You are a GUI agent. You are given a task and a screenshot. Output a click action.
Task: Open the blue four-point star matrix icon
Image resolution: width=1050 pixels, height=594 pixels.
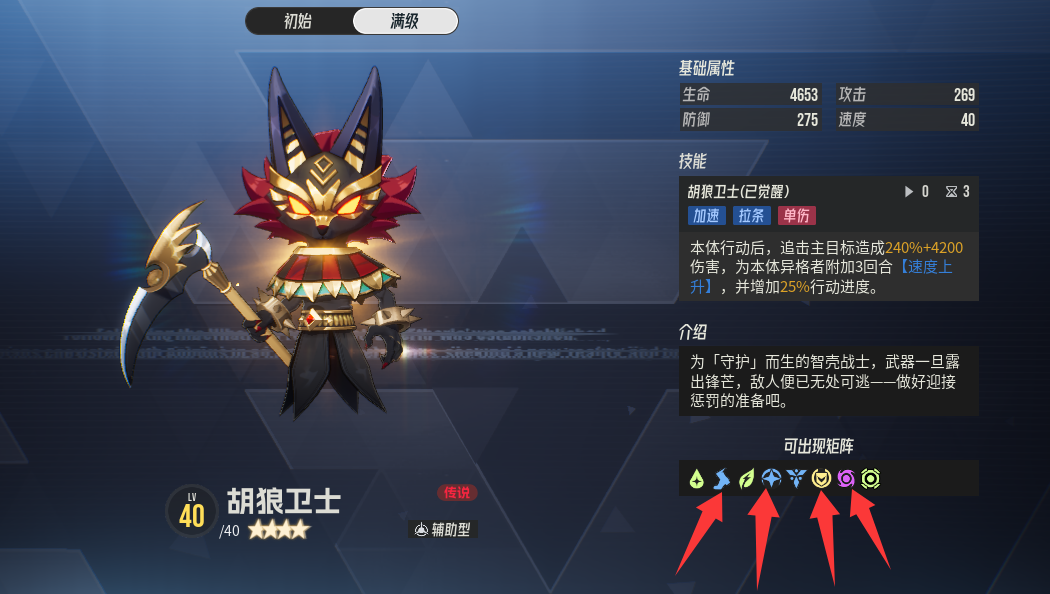(771, 479)
